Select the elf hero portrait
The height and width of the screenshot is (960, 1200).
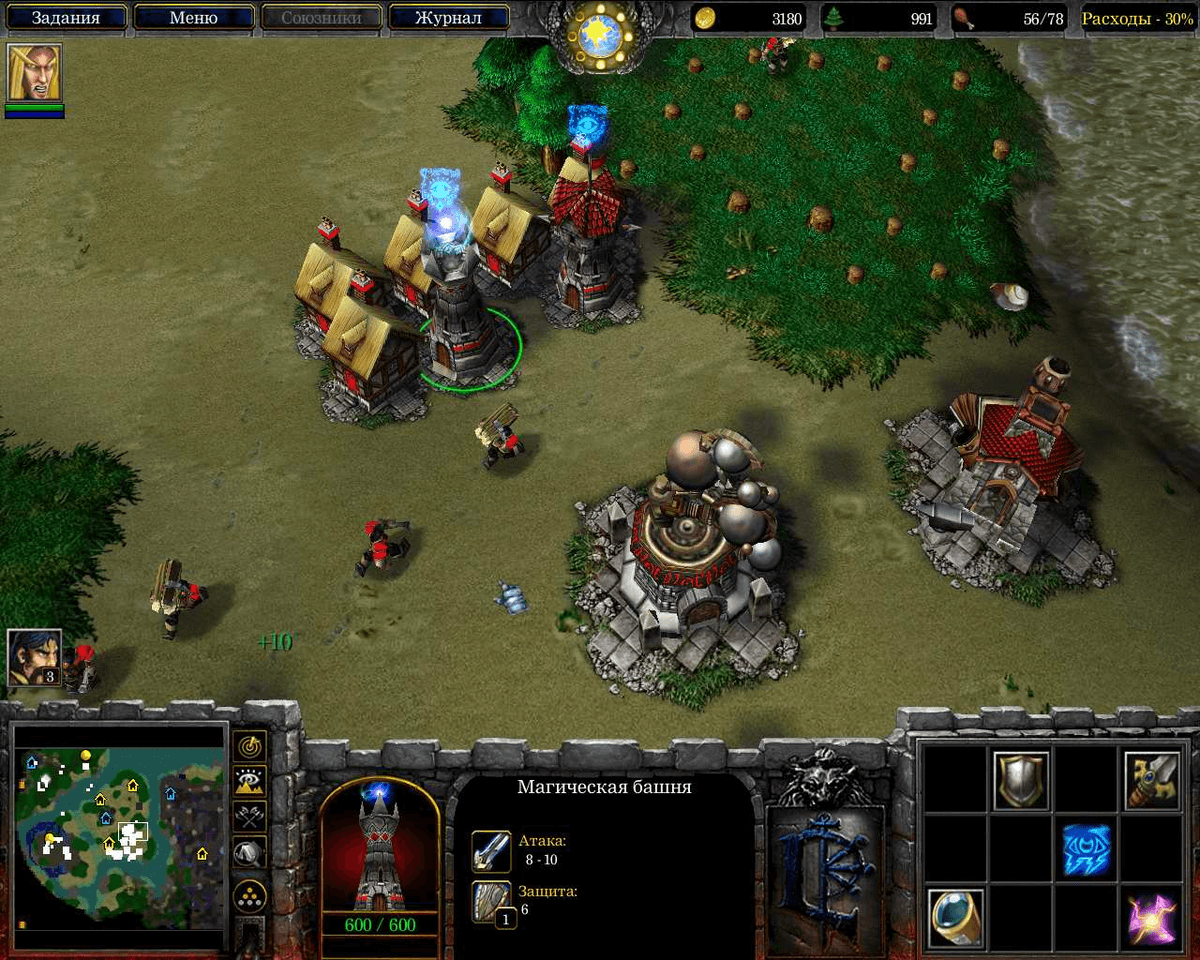35,72
